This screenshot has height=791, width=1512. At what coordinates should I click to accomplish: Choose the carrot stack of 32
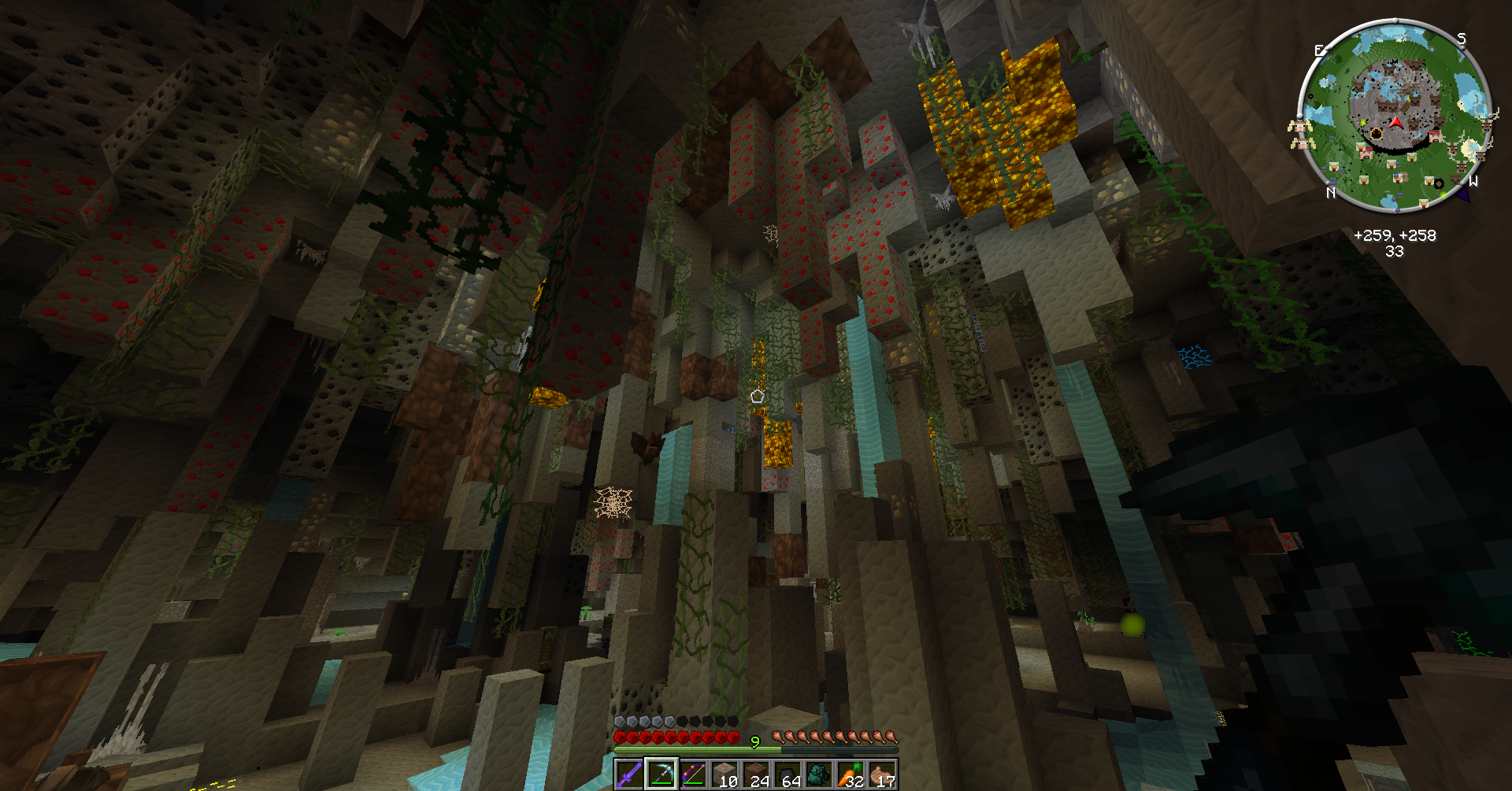(x=850, y=774)
